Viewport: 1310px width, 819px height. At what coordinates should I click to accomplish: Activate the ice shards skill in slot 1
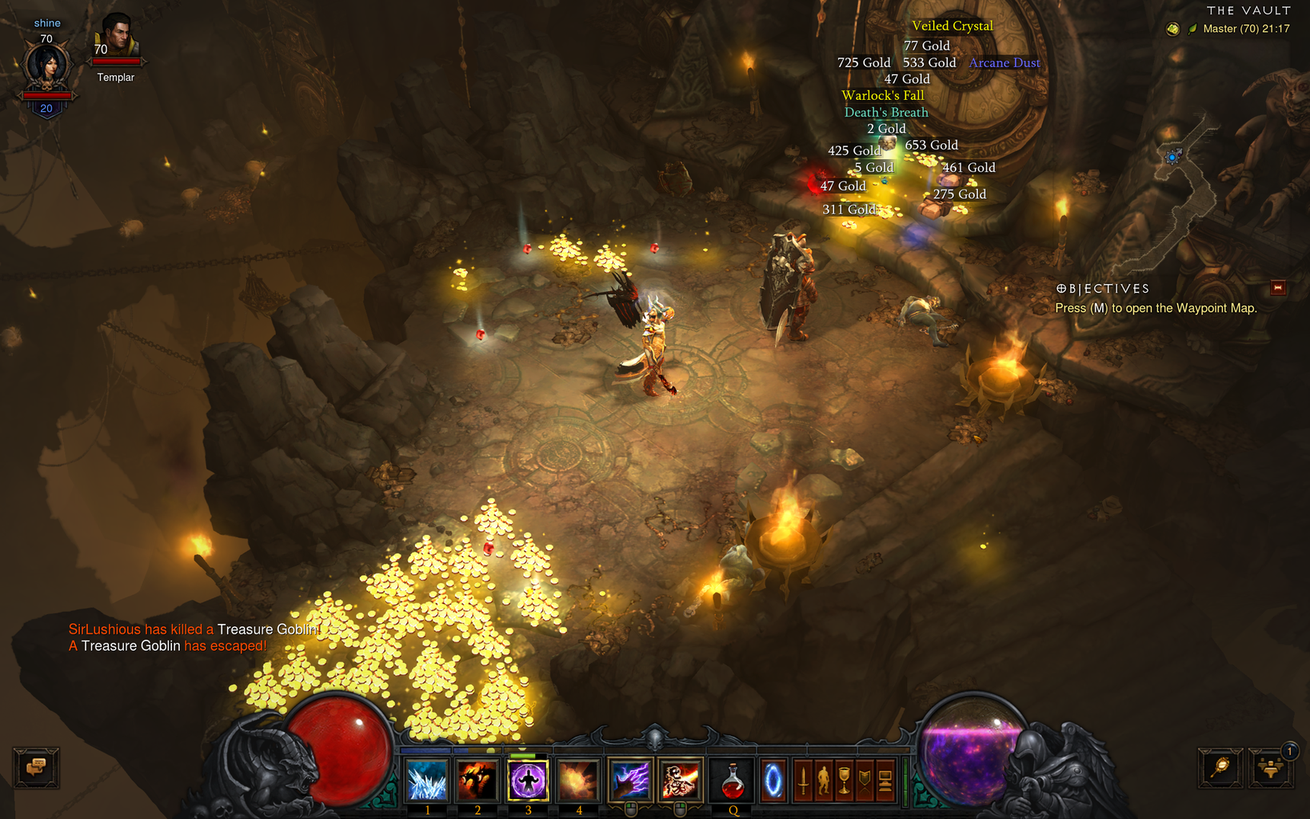coord(427,779)
